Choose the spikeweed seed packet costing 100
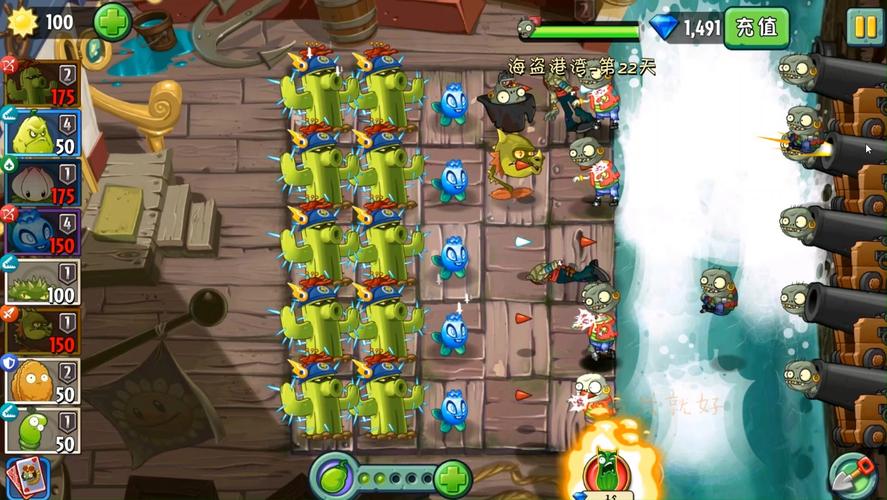Viewport: 887px width, 500px height. pyautogui.click(x=42, y=281)
